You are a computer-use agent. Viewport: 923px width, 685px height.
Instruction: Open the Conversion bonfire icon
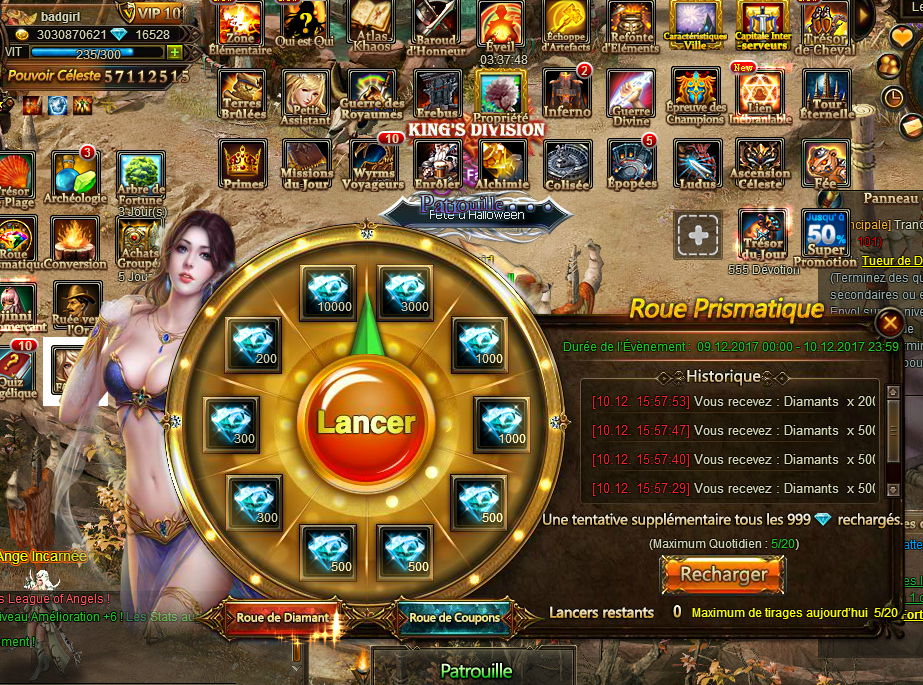pyautogui.click(x=75, y=240)
